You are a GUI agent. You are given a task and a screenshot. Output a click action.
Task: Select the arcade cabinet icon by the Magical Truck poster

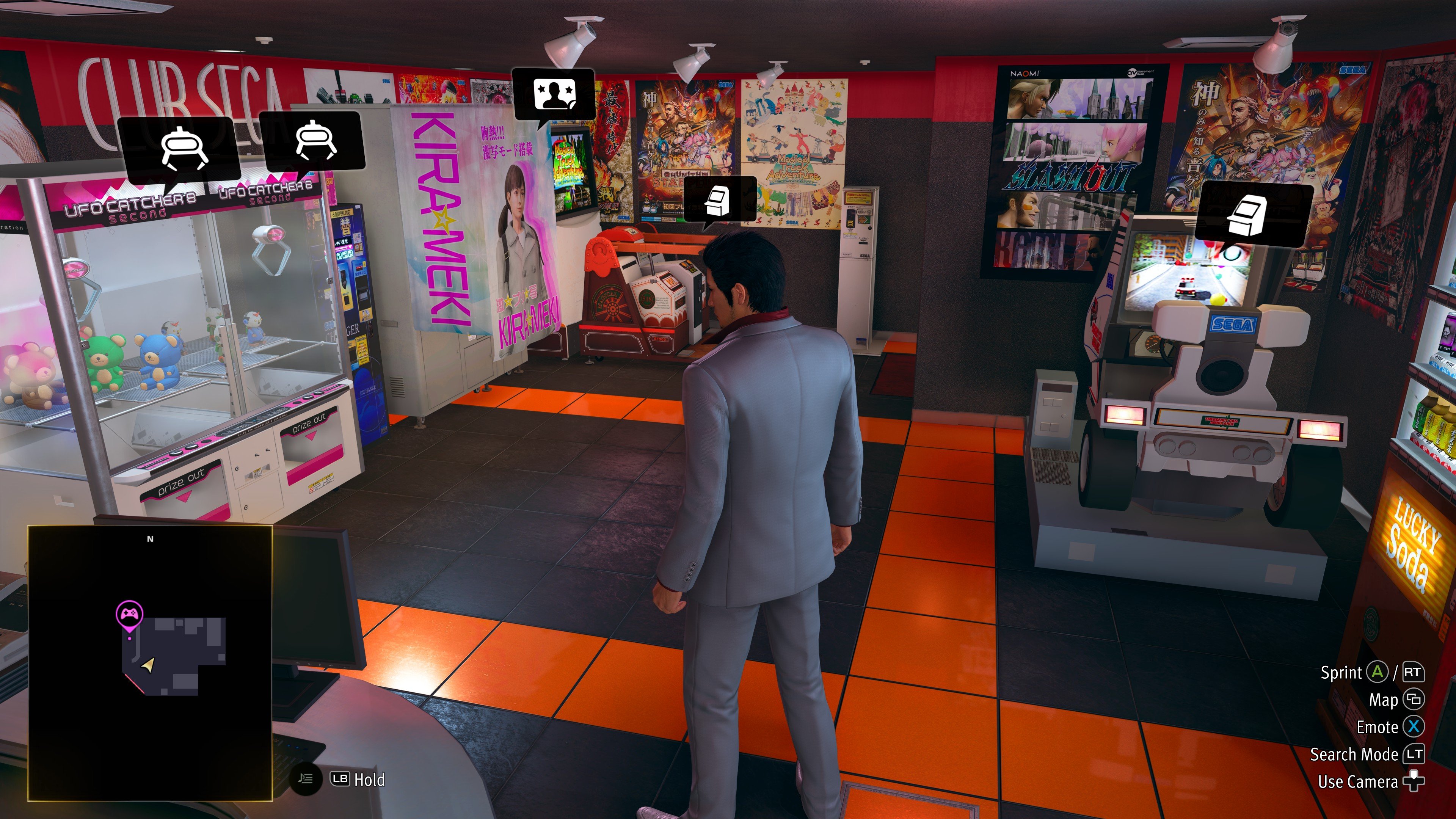(719, 199)
